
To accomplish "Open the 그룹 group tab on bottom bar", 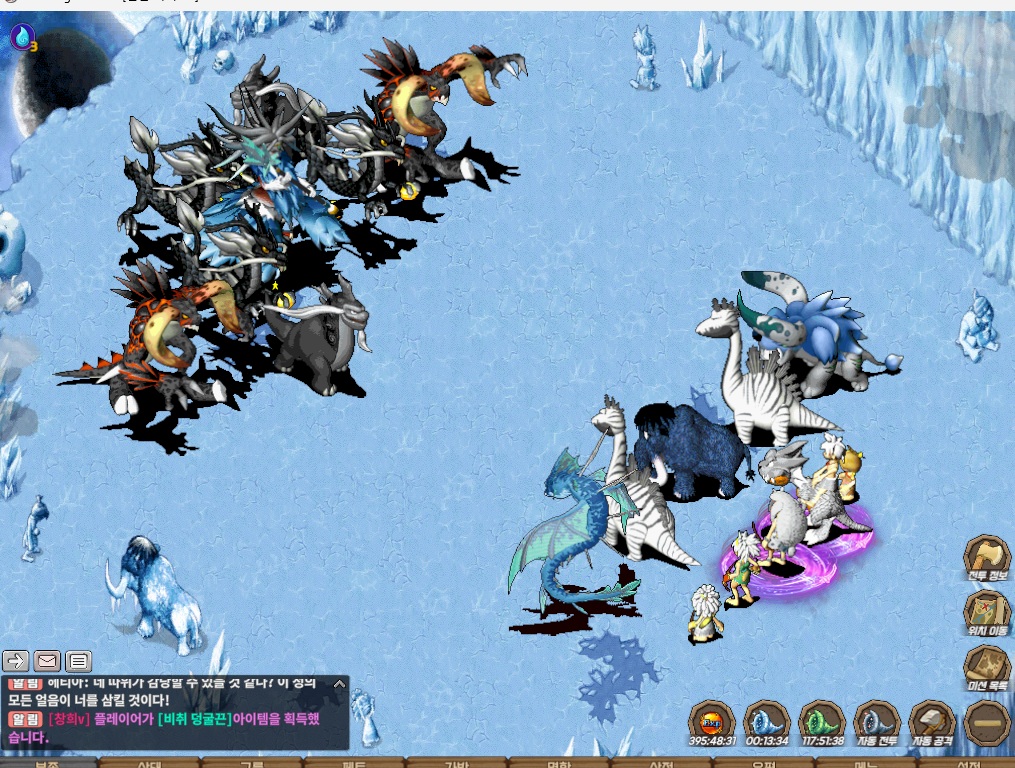I will click(x=252, y=763).
